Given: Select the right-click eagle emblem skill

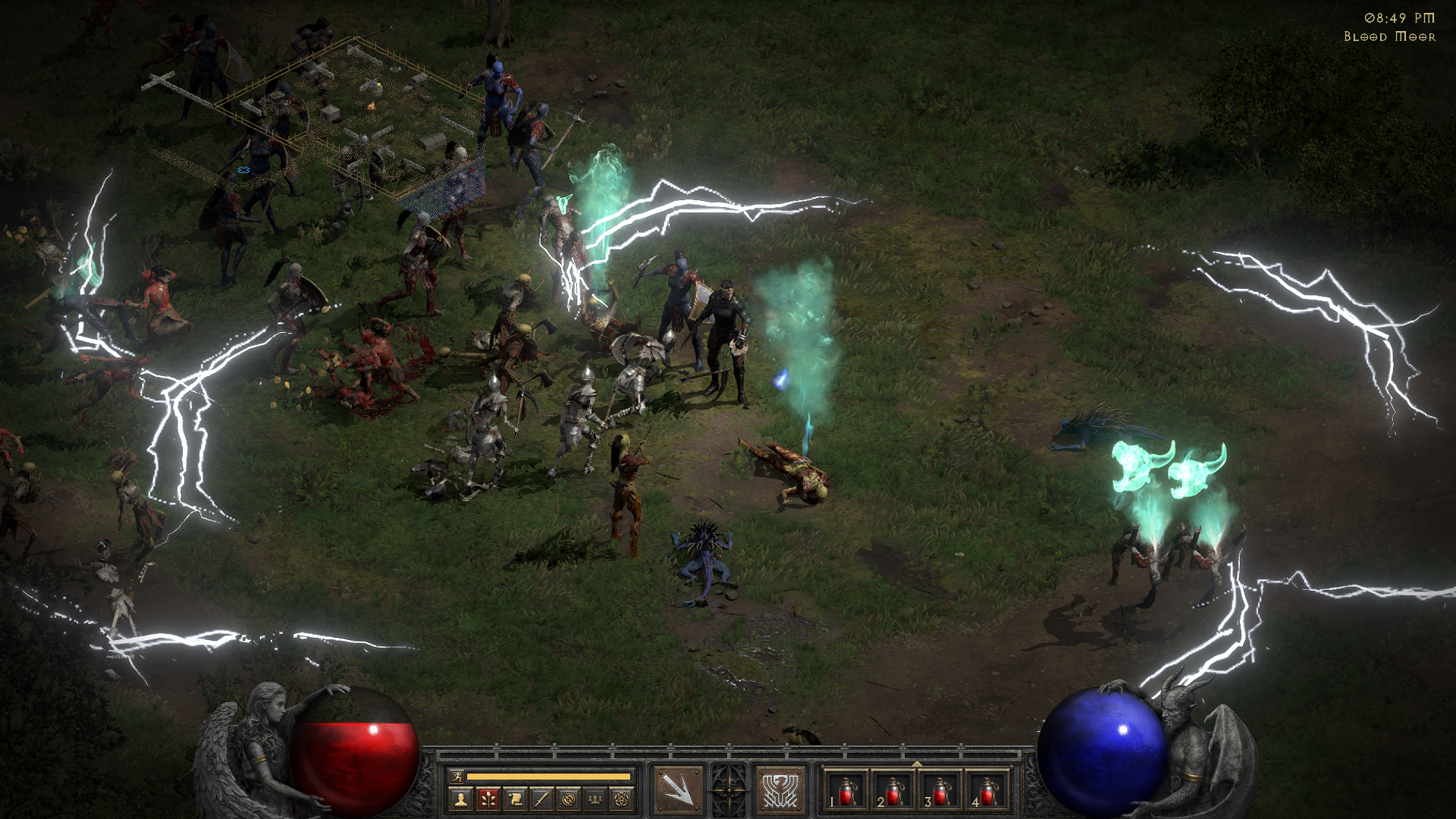Looking at the screenshot, I should [780, 790].
